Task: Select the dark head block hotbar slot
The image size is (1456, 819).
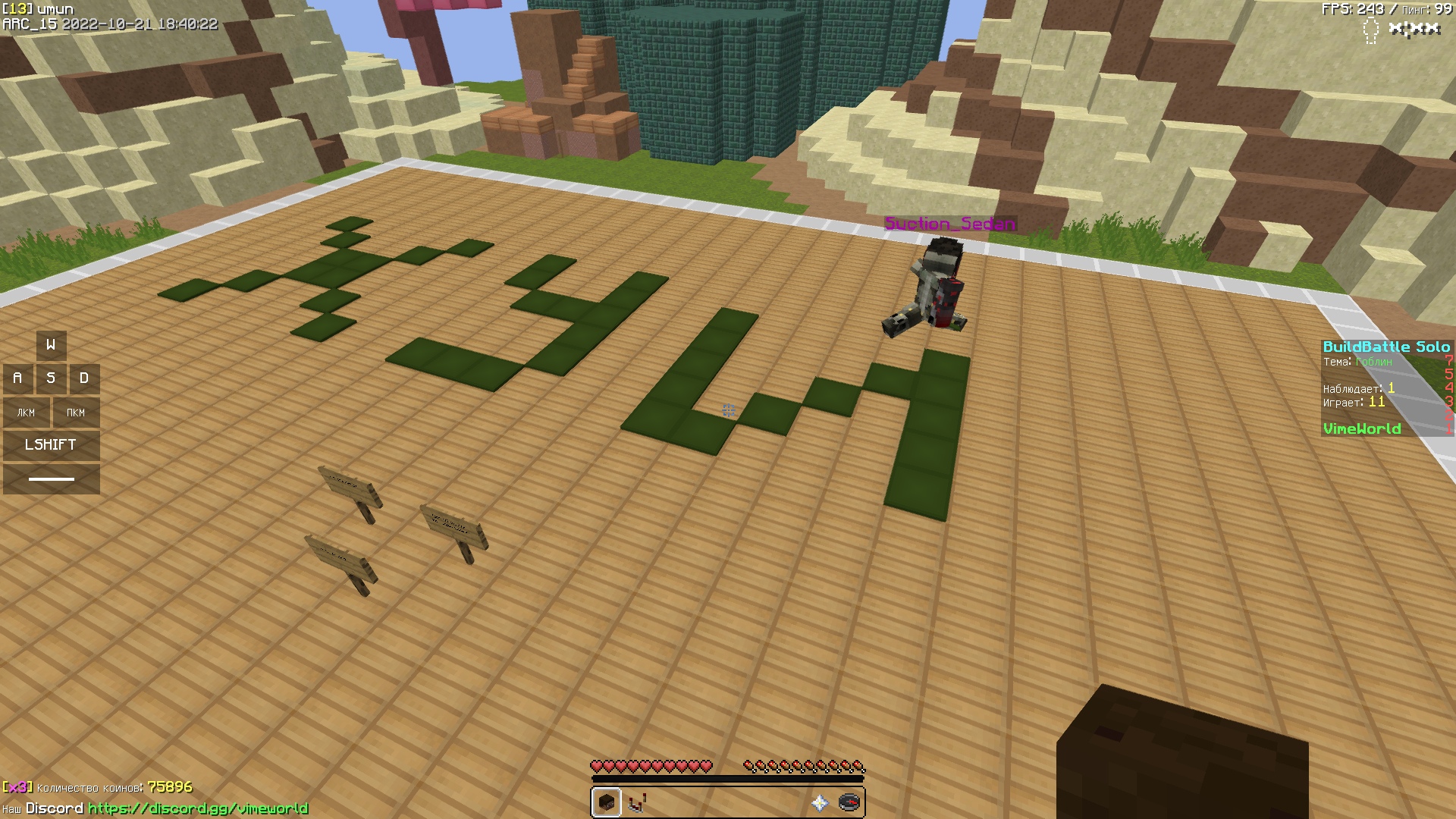Action: pos(606,802)
